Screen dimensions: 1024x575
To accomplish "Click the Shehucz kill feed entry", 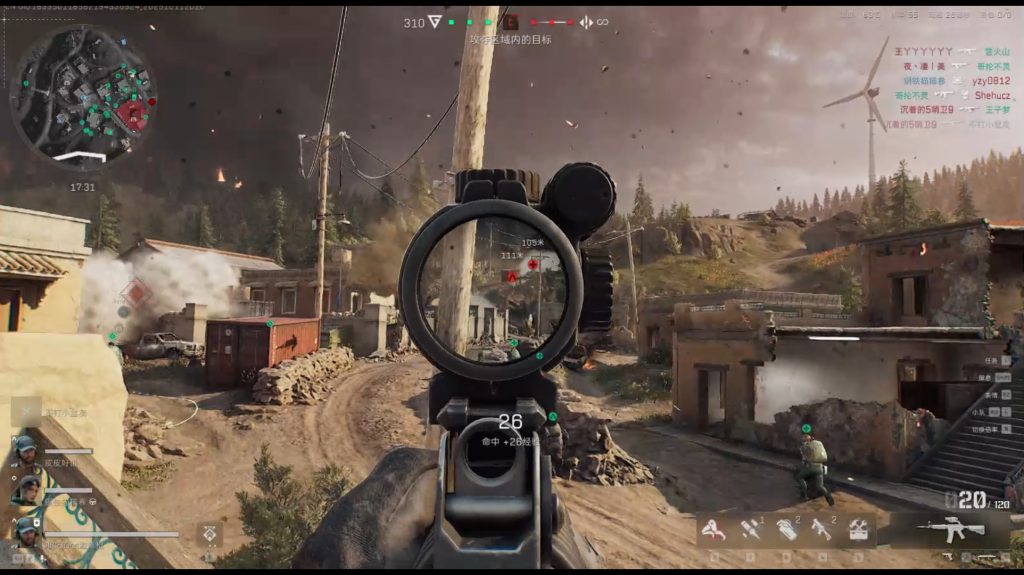I will 992,96.
